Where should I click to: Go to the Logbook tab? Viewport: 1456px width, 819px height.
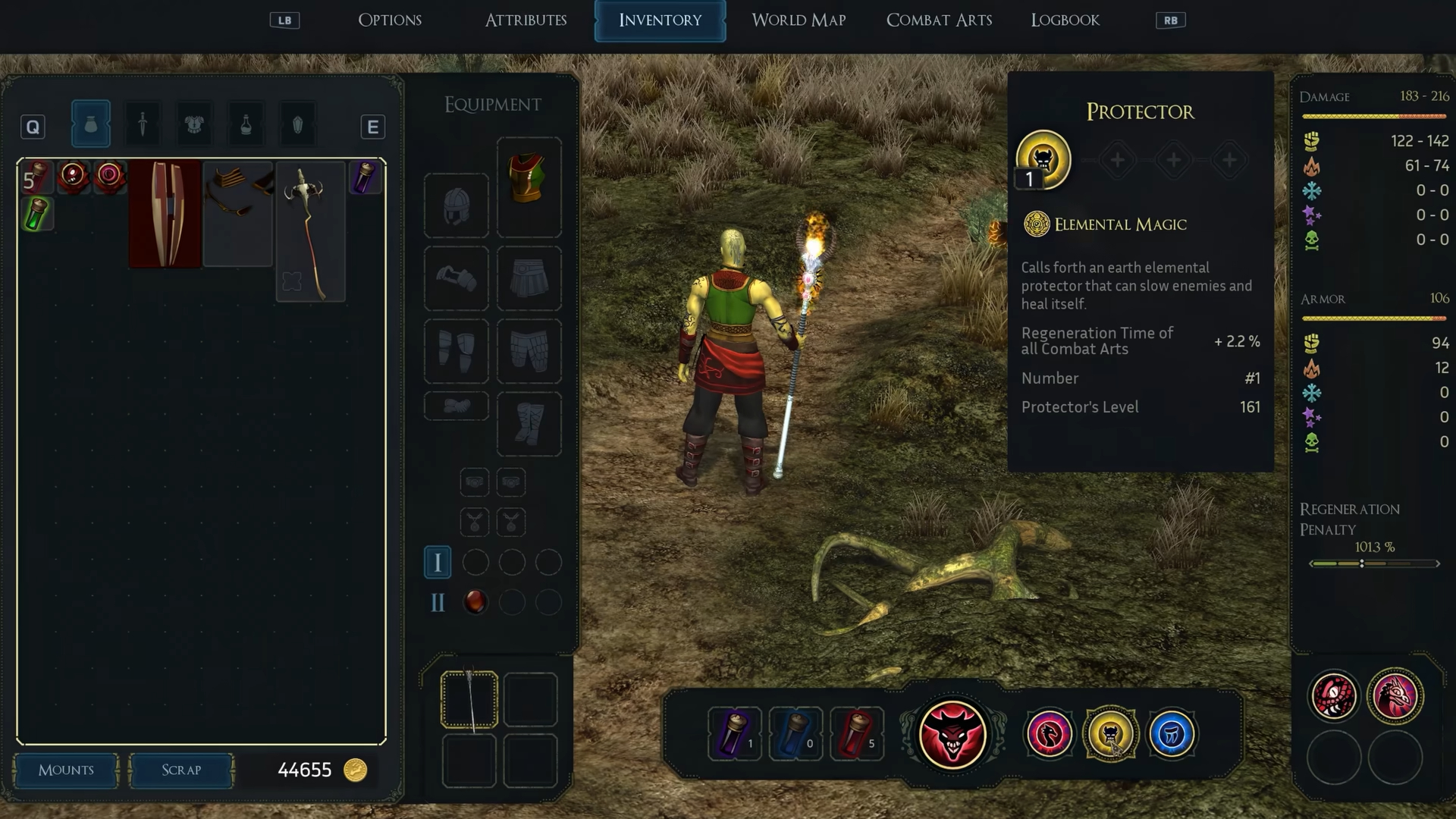[x=1065, y=20]
